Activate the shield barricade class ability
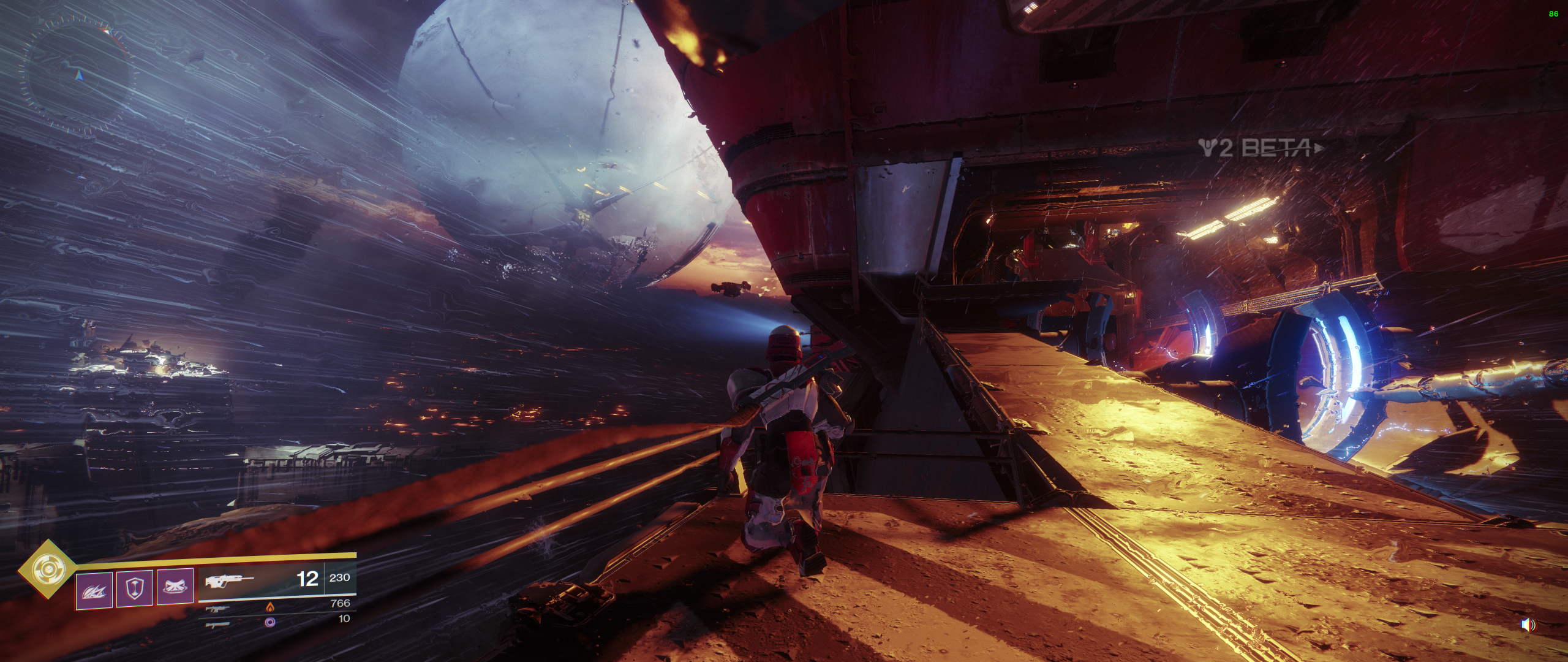1568x662 pixels. point(134,588)
